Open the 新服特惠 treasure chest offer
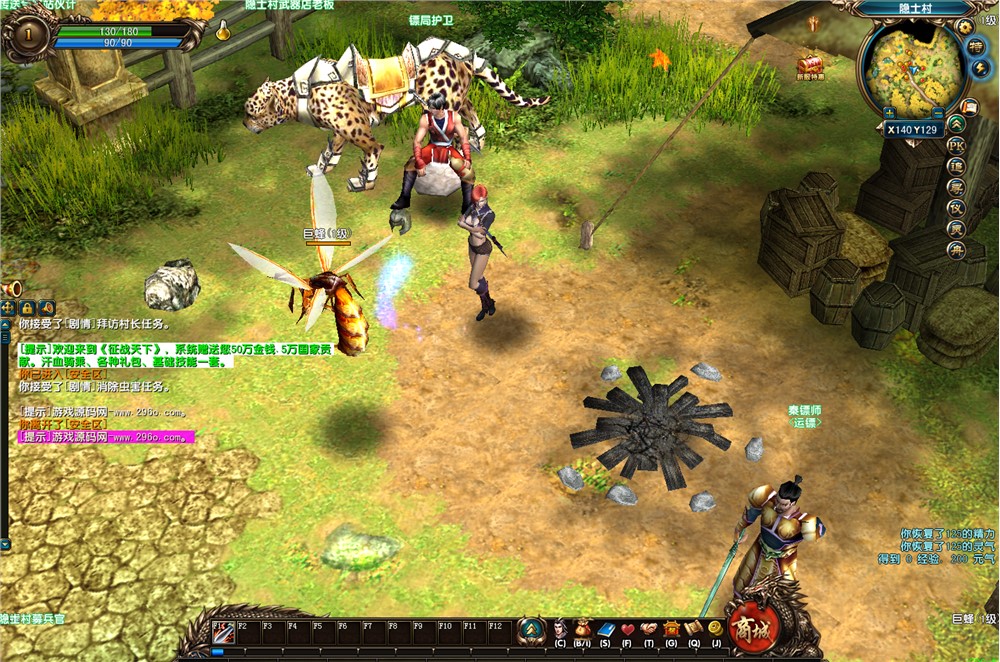Image resolution: width=1000 pixels, height=662 pixels. coord(810,66)
